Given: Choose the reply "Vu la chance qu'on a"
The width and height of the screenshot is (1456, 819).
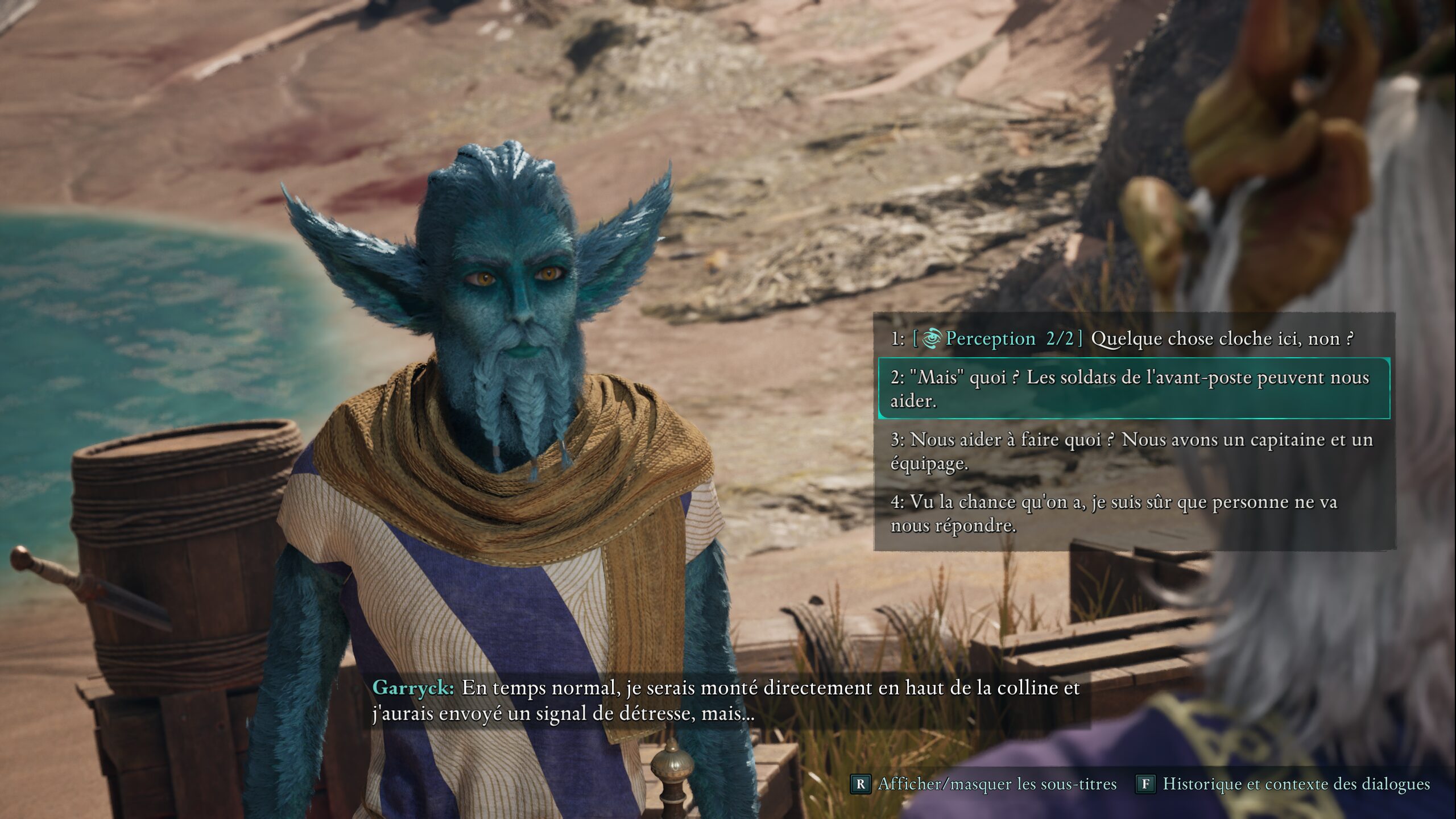Looking at the screenshot, I should (1115, 513).
